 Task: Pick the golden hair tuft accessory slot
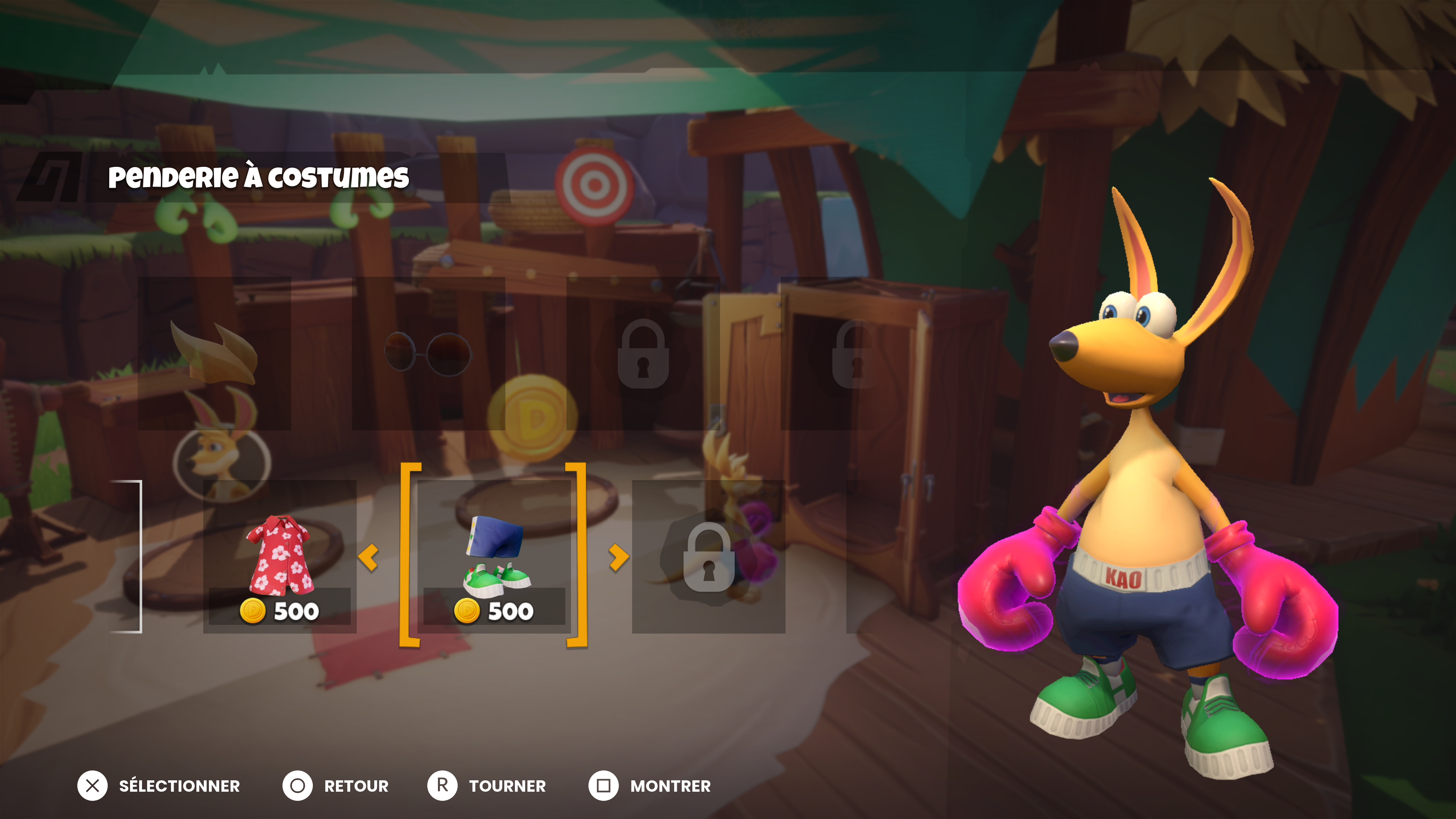214,354
